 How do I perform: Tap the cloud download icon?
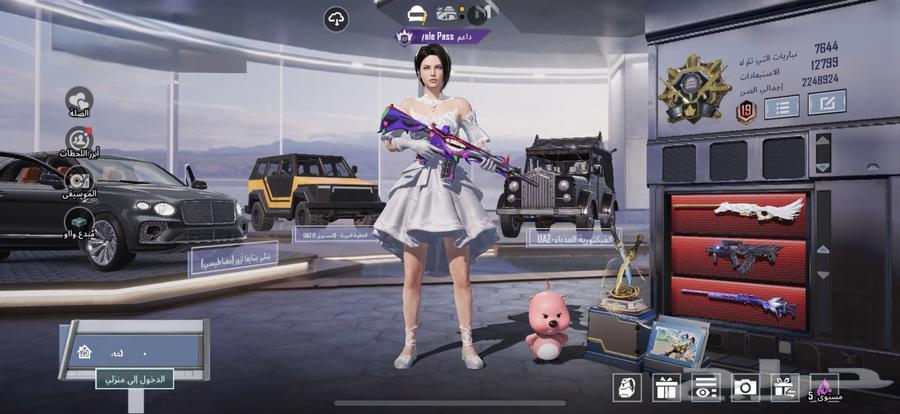point(336,18)
